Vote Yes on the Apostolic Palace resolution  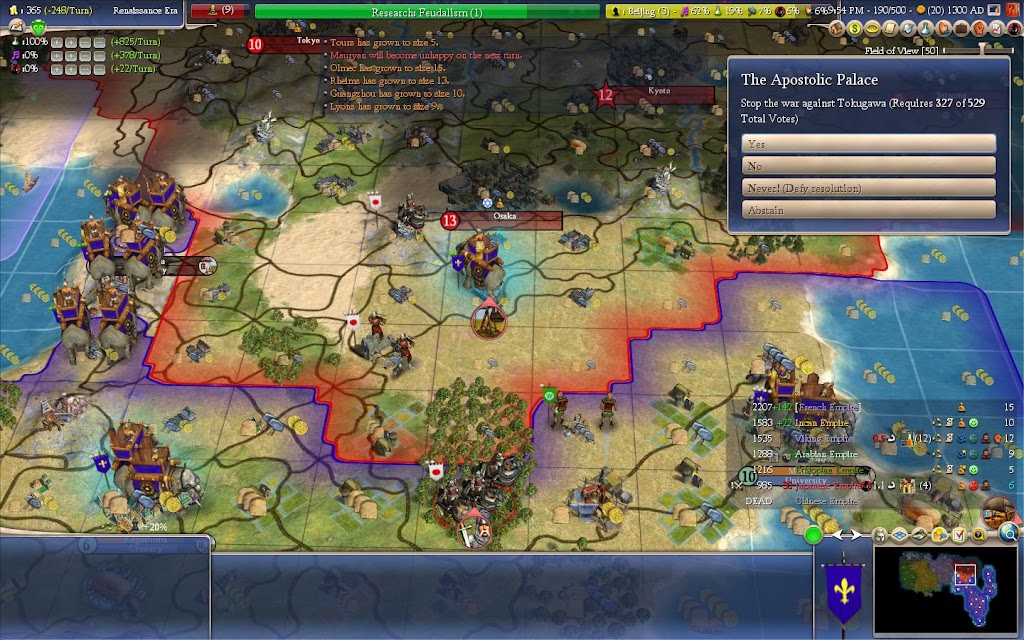(x=868, y=144)
